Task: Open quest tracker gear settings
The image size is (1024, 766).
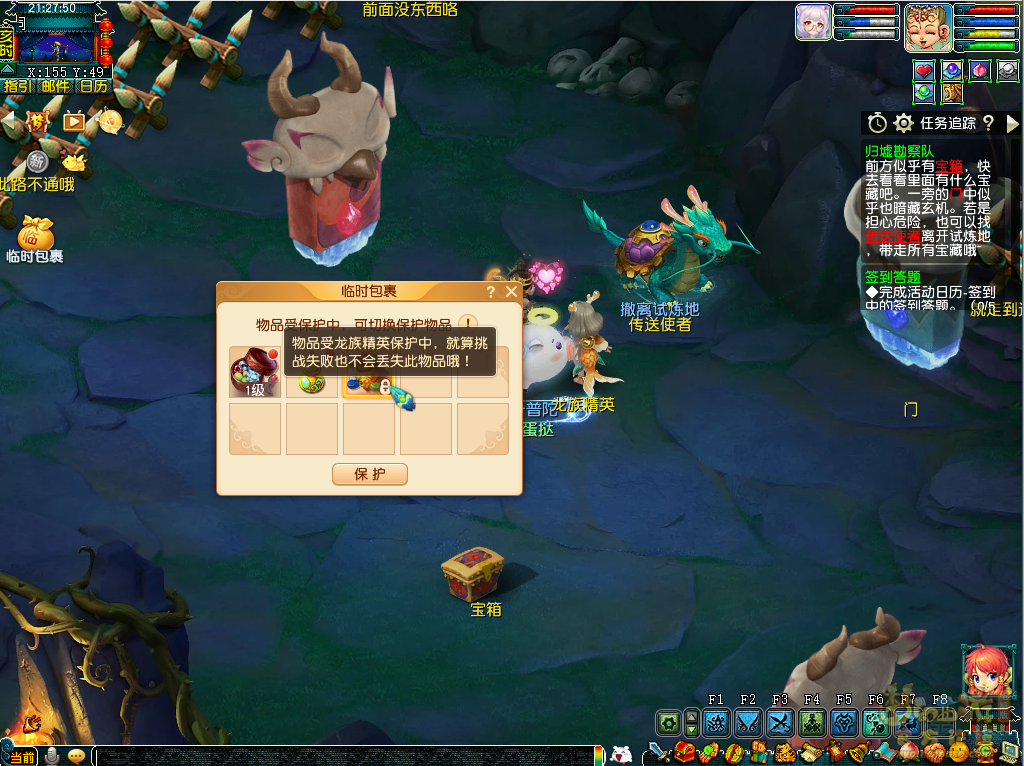Action: click(x=904, y=123)
